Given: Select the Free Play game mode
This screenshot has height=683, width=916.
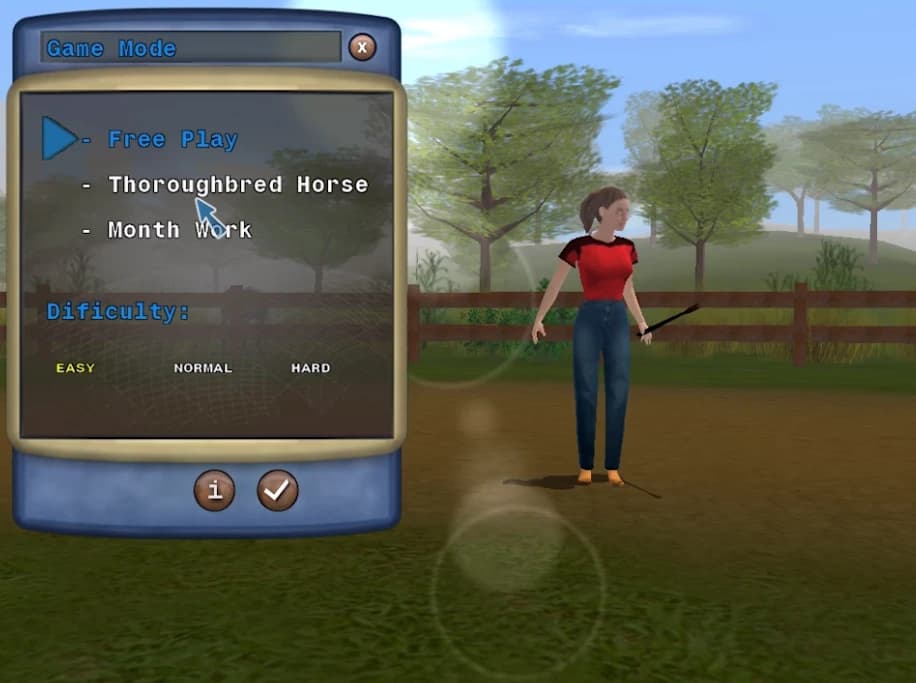Looking at the screenshot, I should [x=172, y=140].
